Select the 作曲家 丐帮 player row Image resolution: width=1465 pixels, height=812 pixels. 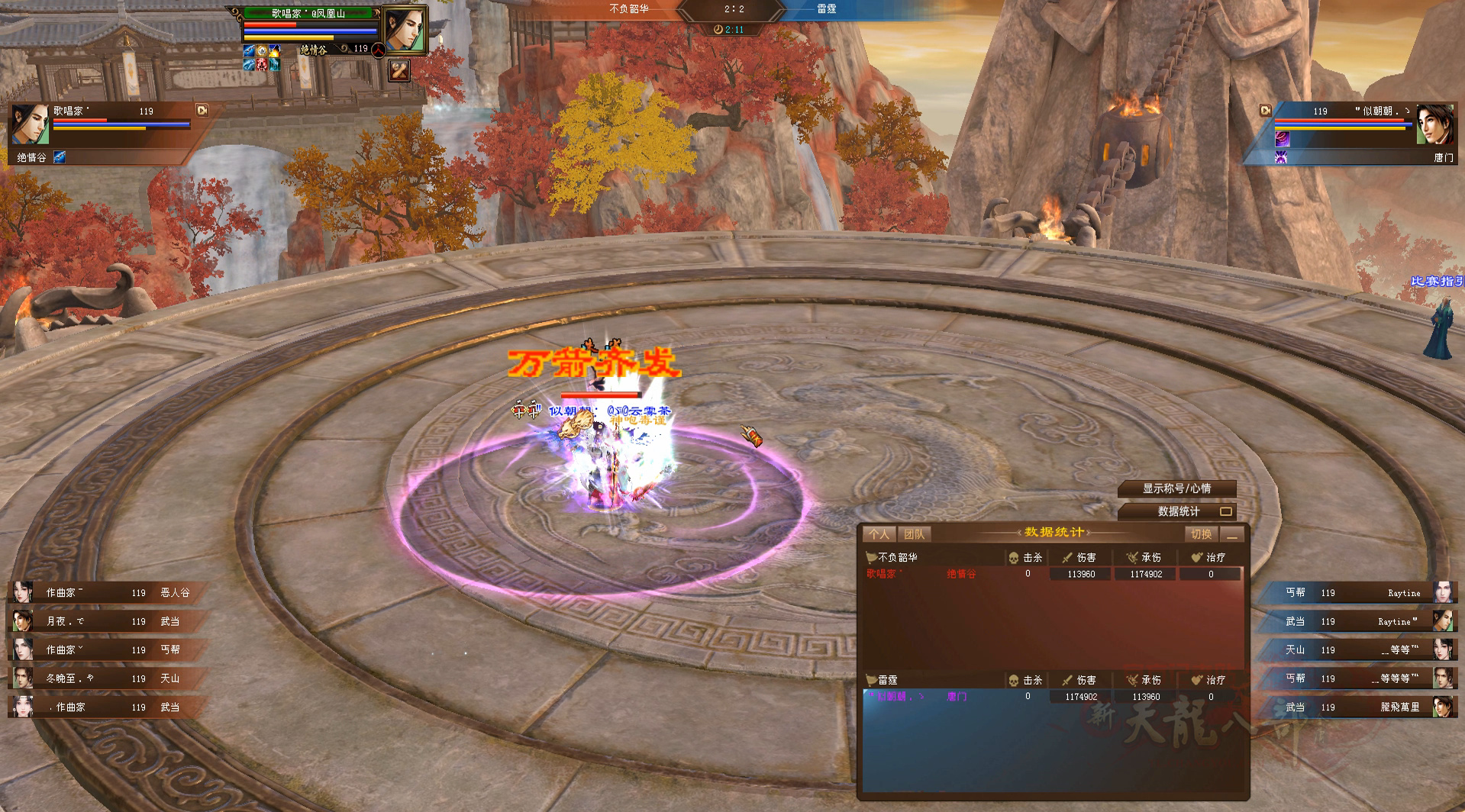(107, 649)
